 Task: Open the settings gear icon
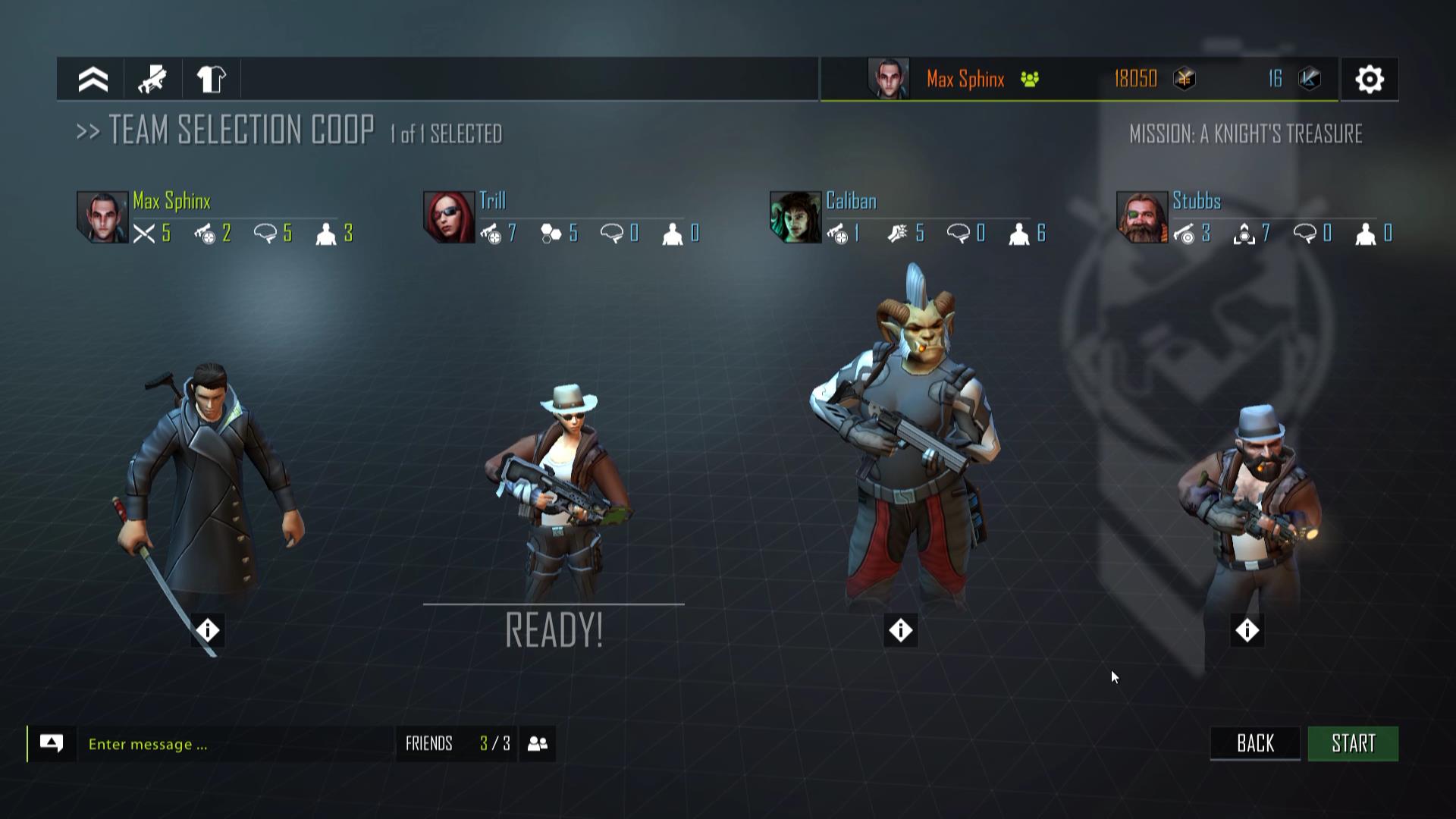1370,79
